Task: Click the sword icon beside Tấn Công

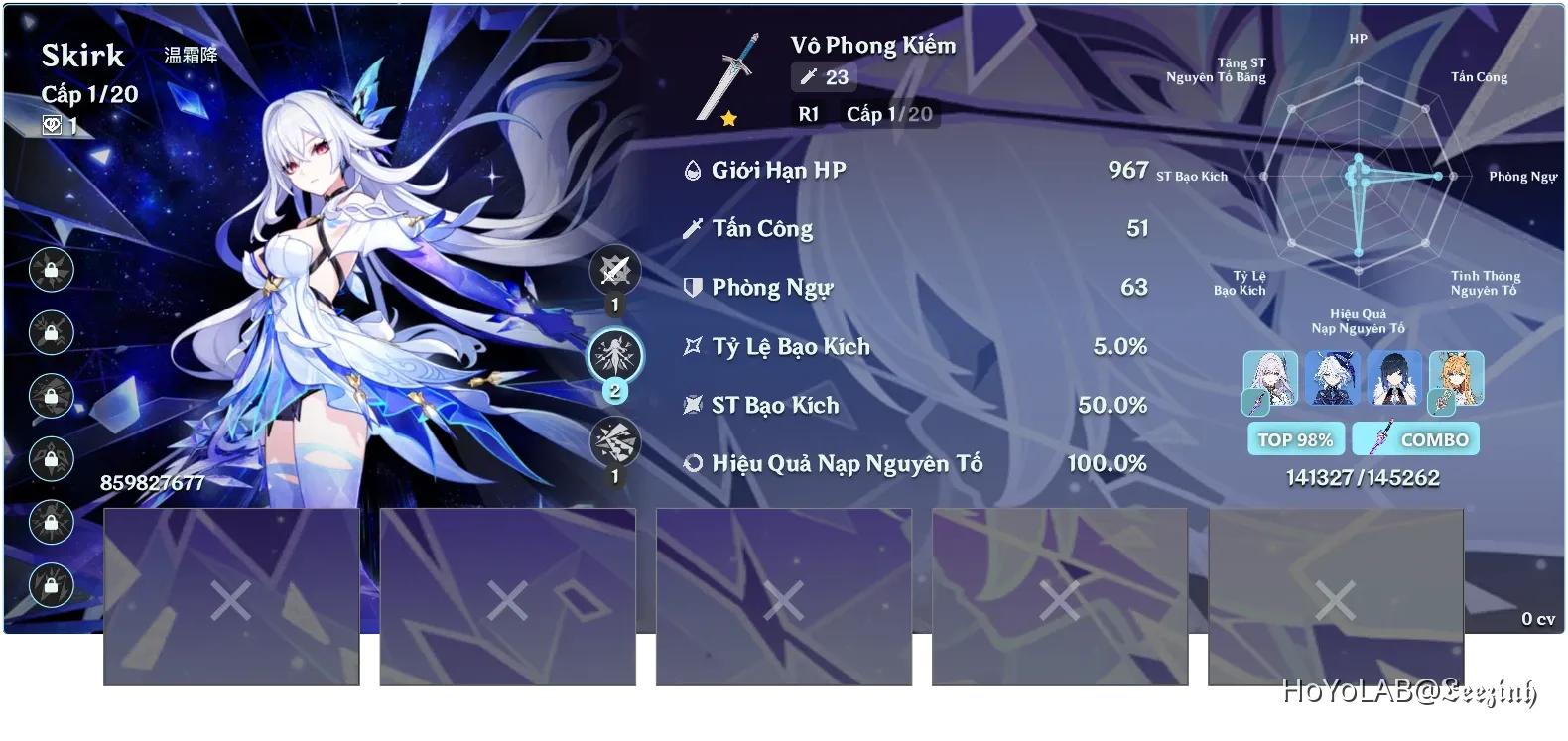Action: 692,227
